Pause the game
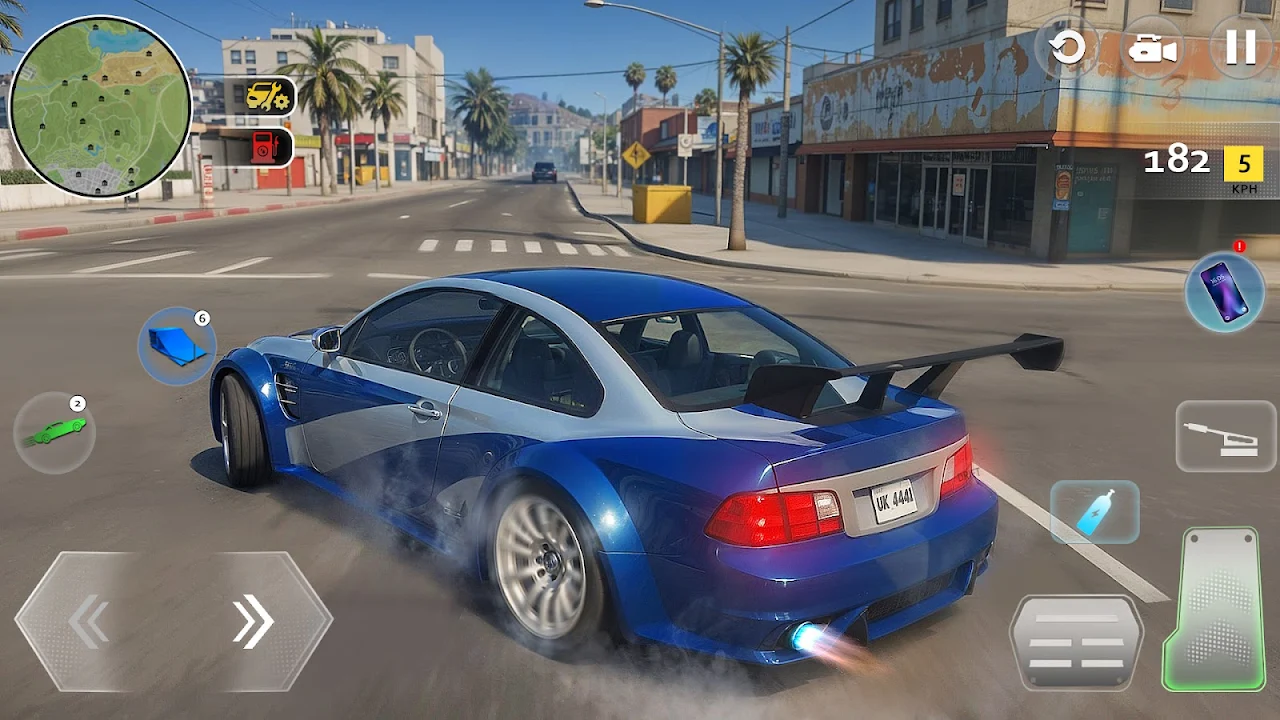This screenshot has width=1280, height=720. (x=1240, y=47)
